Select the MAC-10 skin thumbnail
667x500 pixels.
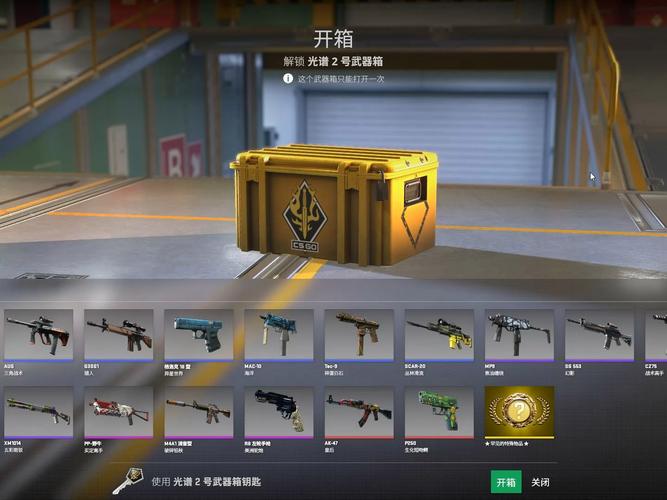click(278, 334)
